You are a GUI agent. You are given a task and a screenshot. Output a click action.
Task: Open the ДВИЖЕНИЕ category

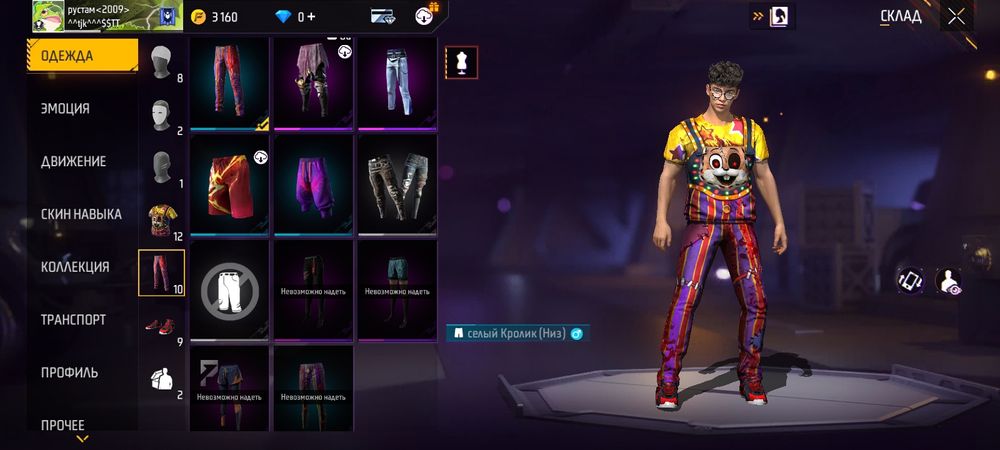pyautogui.click(x=73, y=162)
